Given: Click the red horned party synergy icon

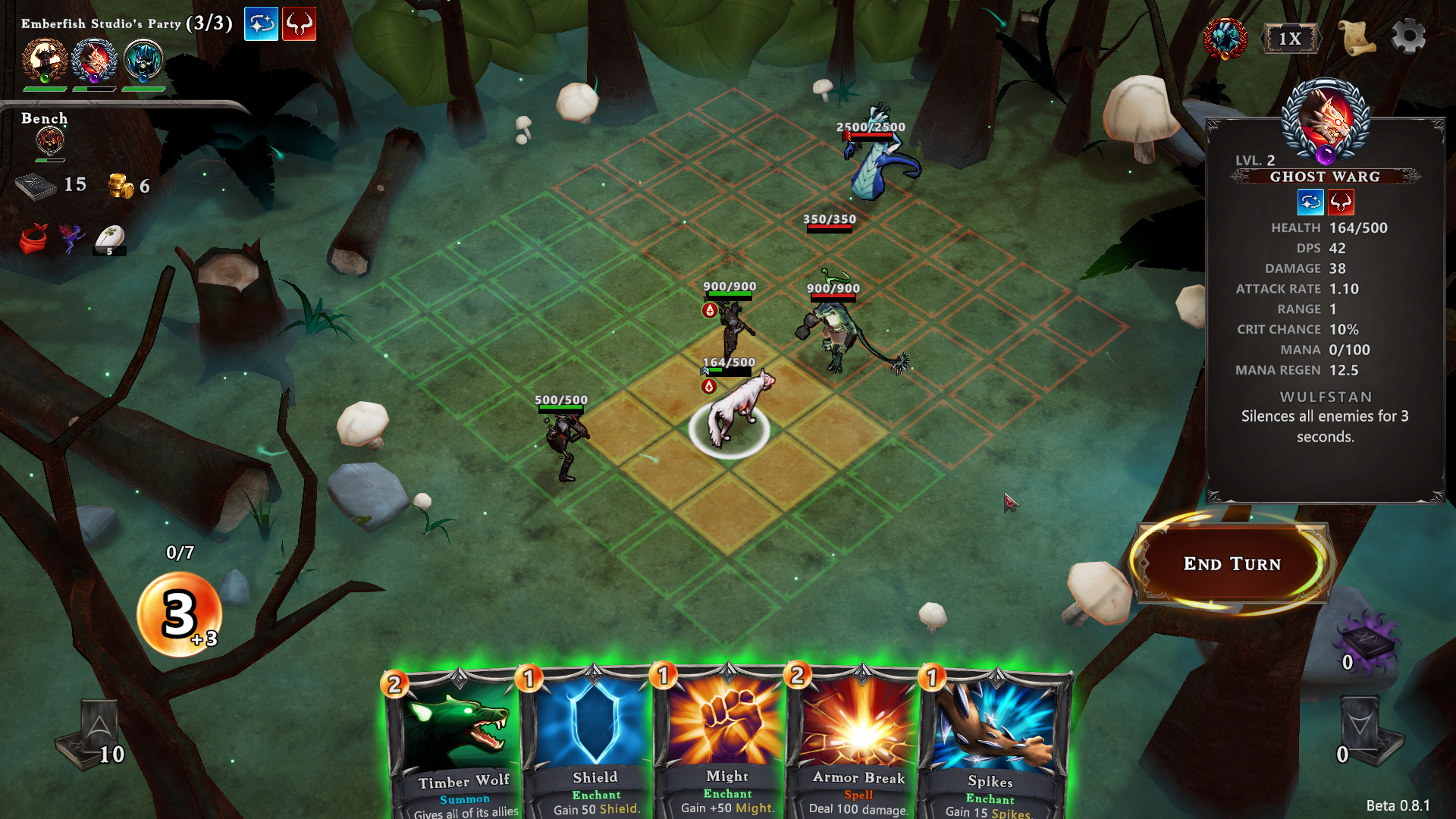Looking at the screenshot, I should [x=300, y=24].
